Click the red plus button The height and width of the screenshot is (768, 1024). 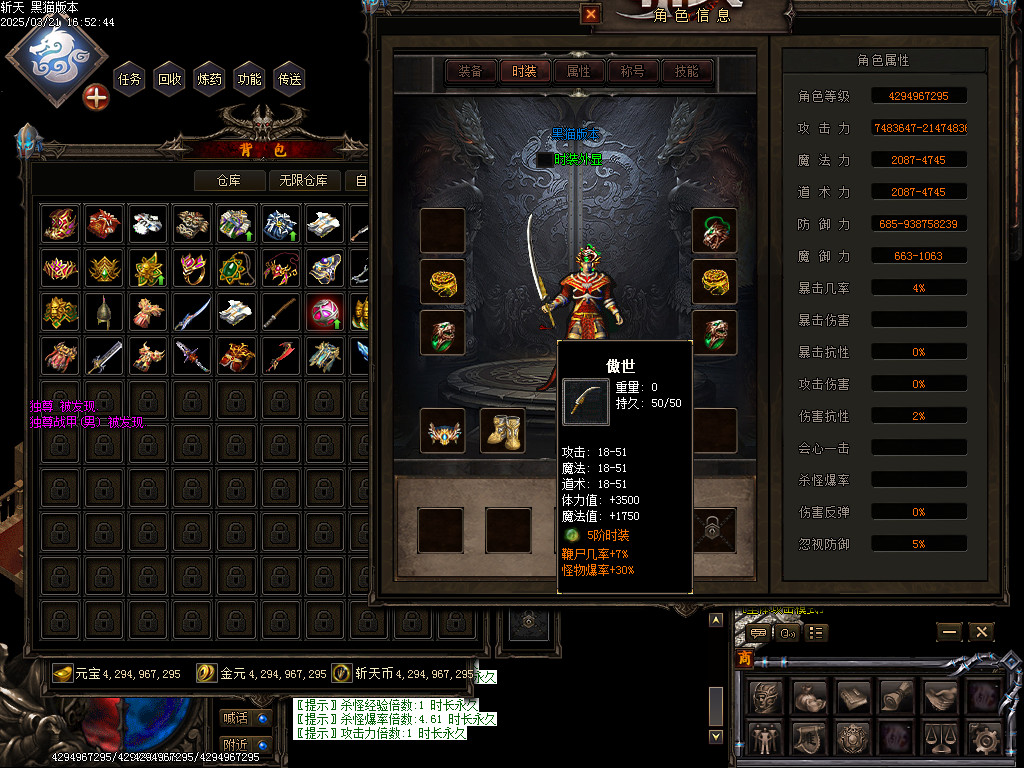(96, 97)
